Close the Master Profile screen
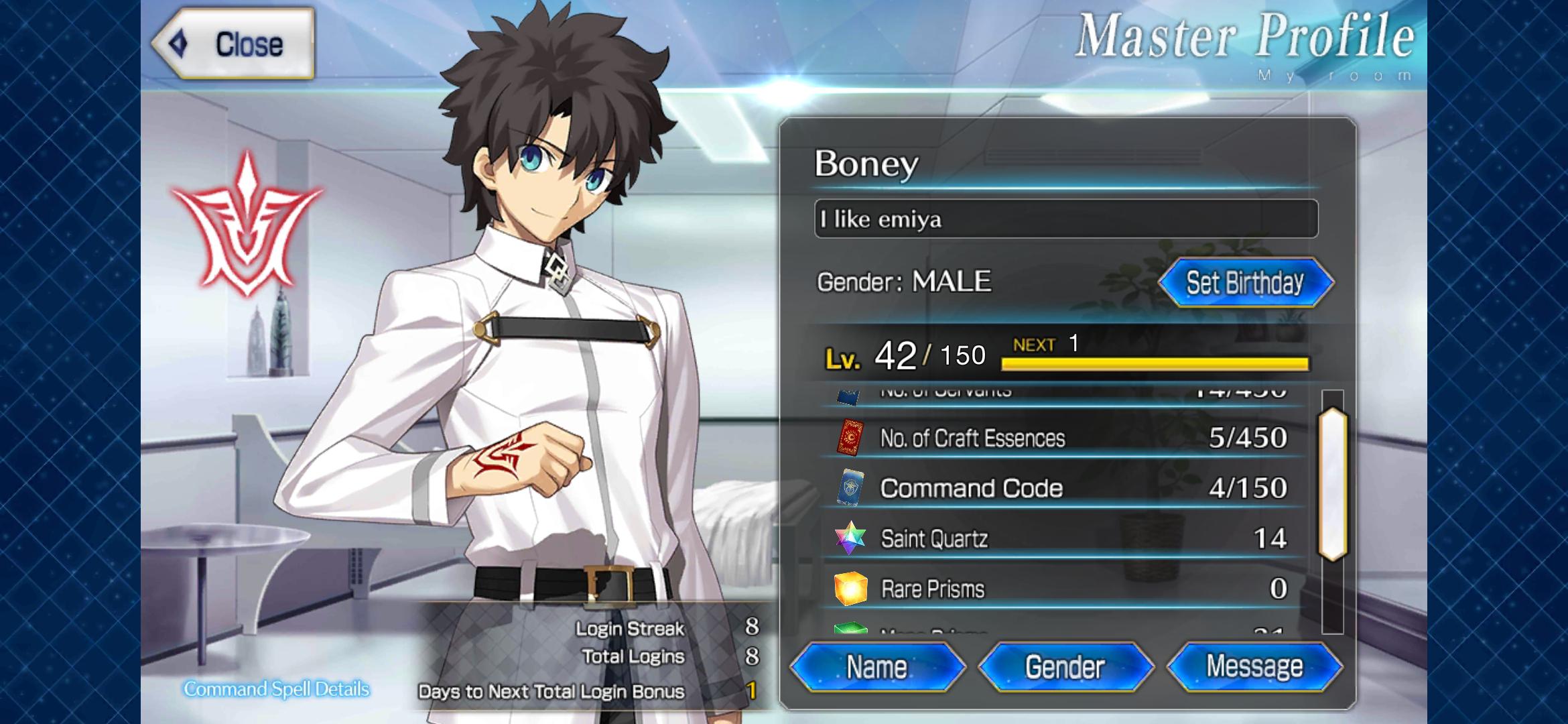 coord(234,44)
